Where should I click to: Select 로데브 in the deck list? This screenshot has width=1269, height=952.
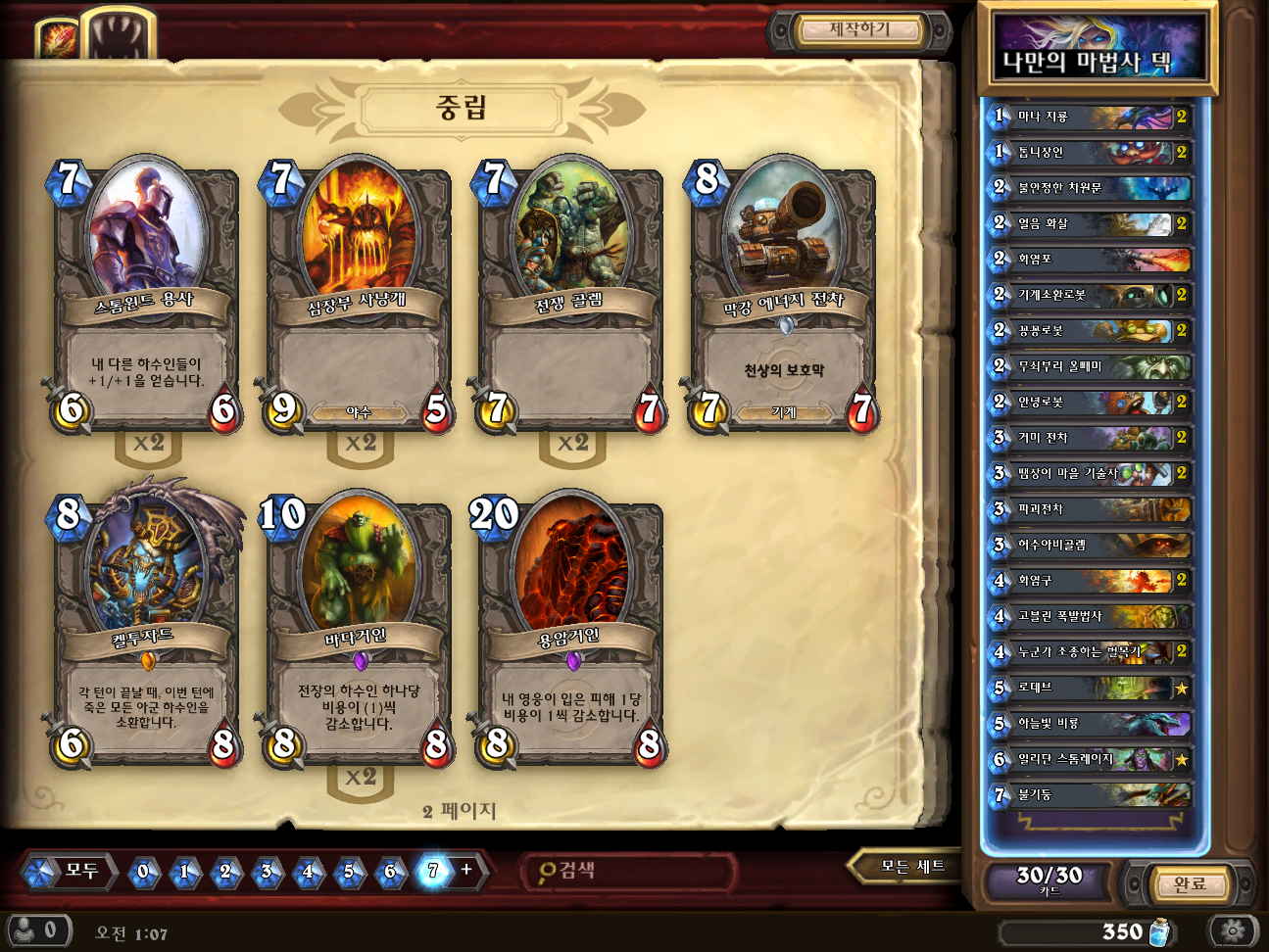1090,688
